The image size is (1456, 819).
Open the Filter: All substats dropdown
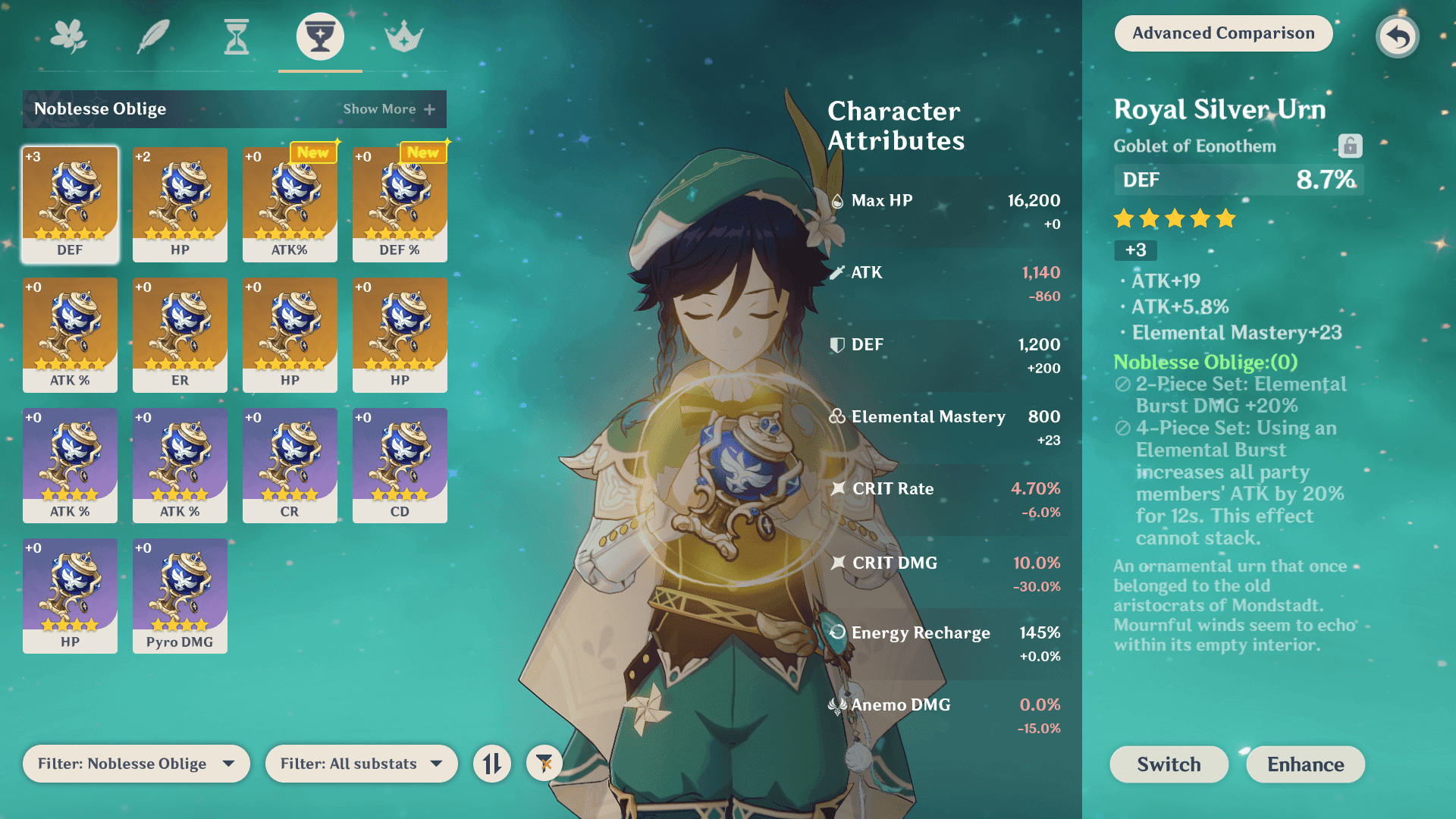[361, 764]
